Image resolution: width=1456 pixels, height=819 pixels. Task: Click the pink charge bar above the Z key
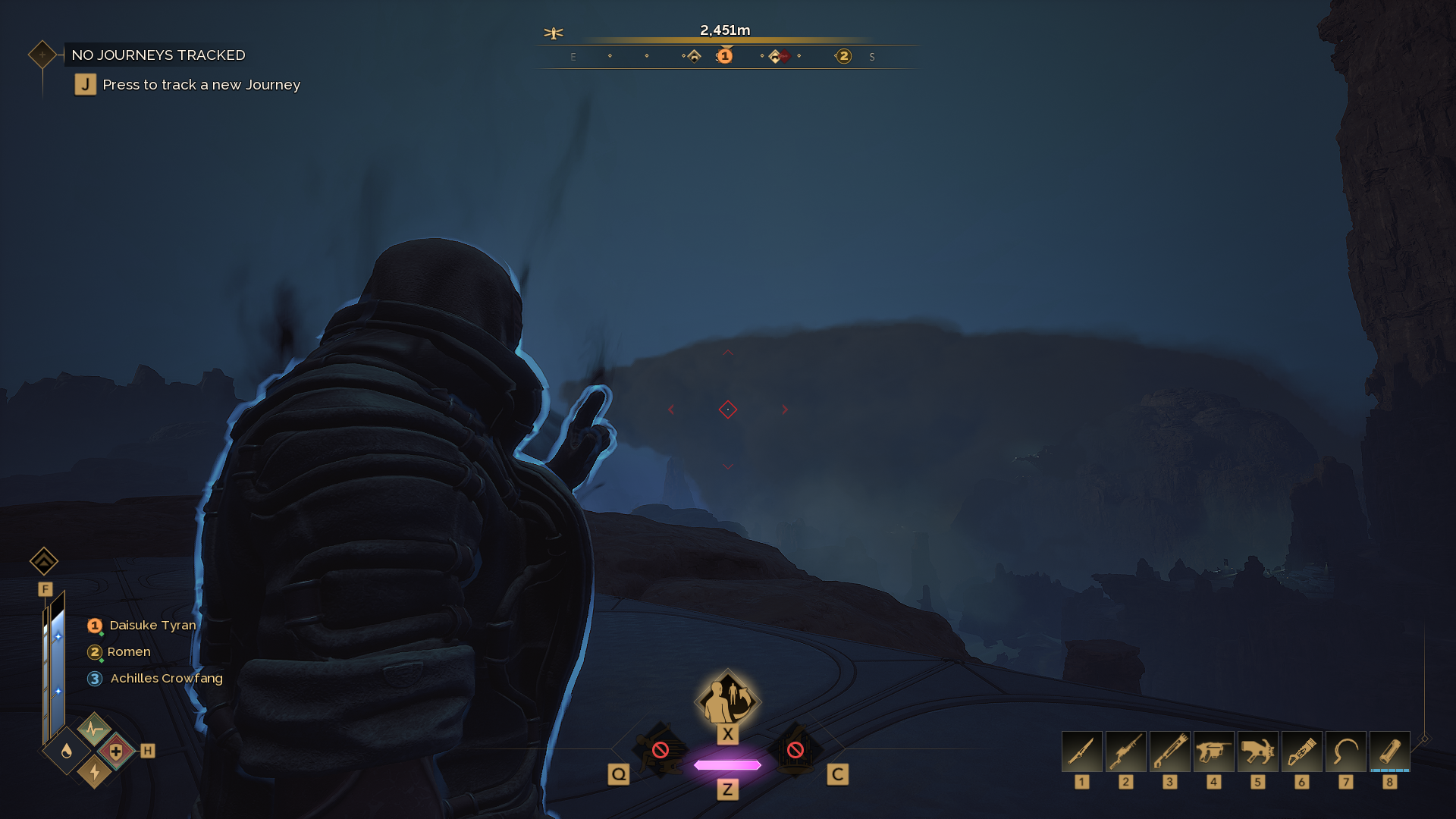tap(728, 766)
